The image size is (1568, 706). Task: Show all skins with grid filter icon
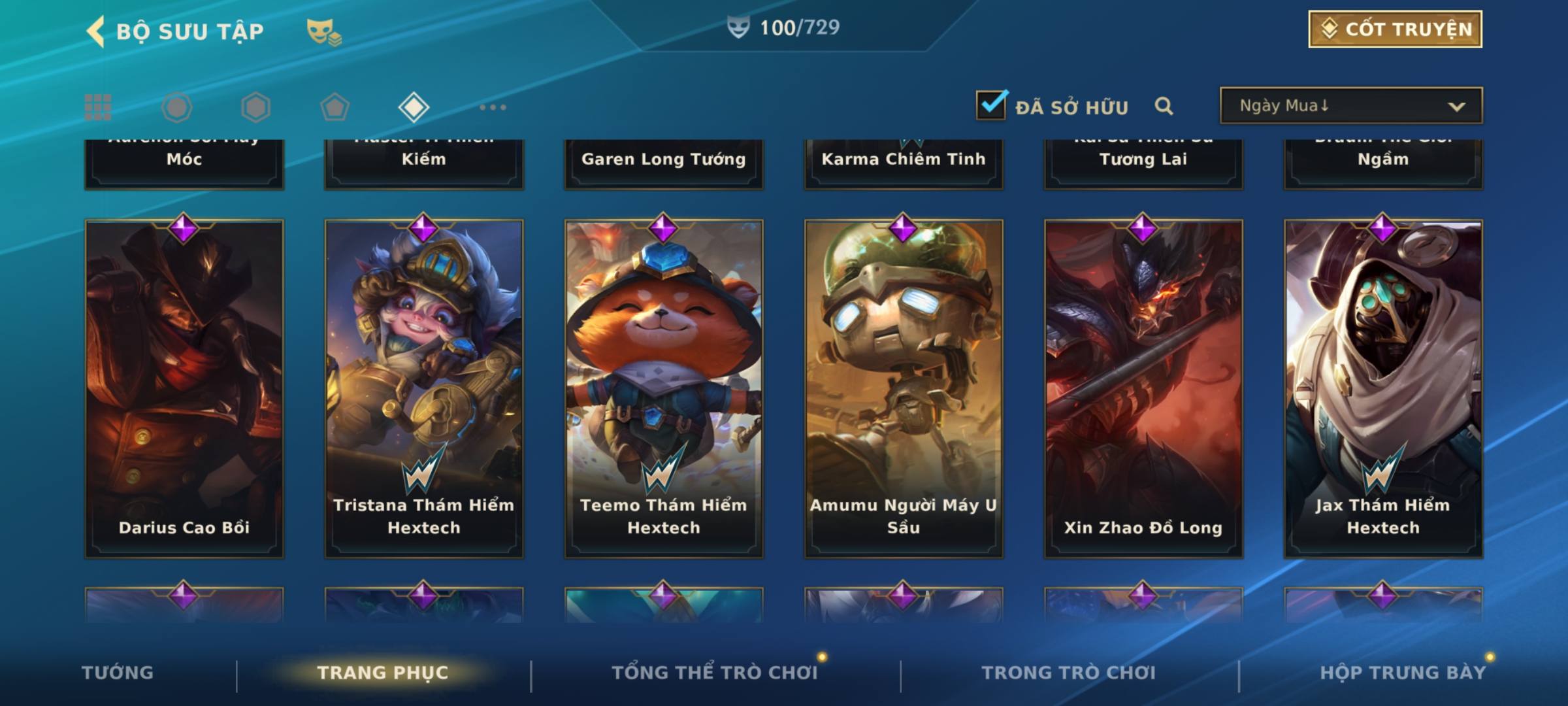(98, 107)
